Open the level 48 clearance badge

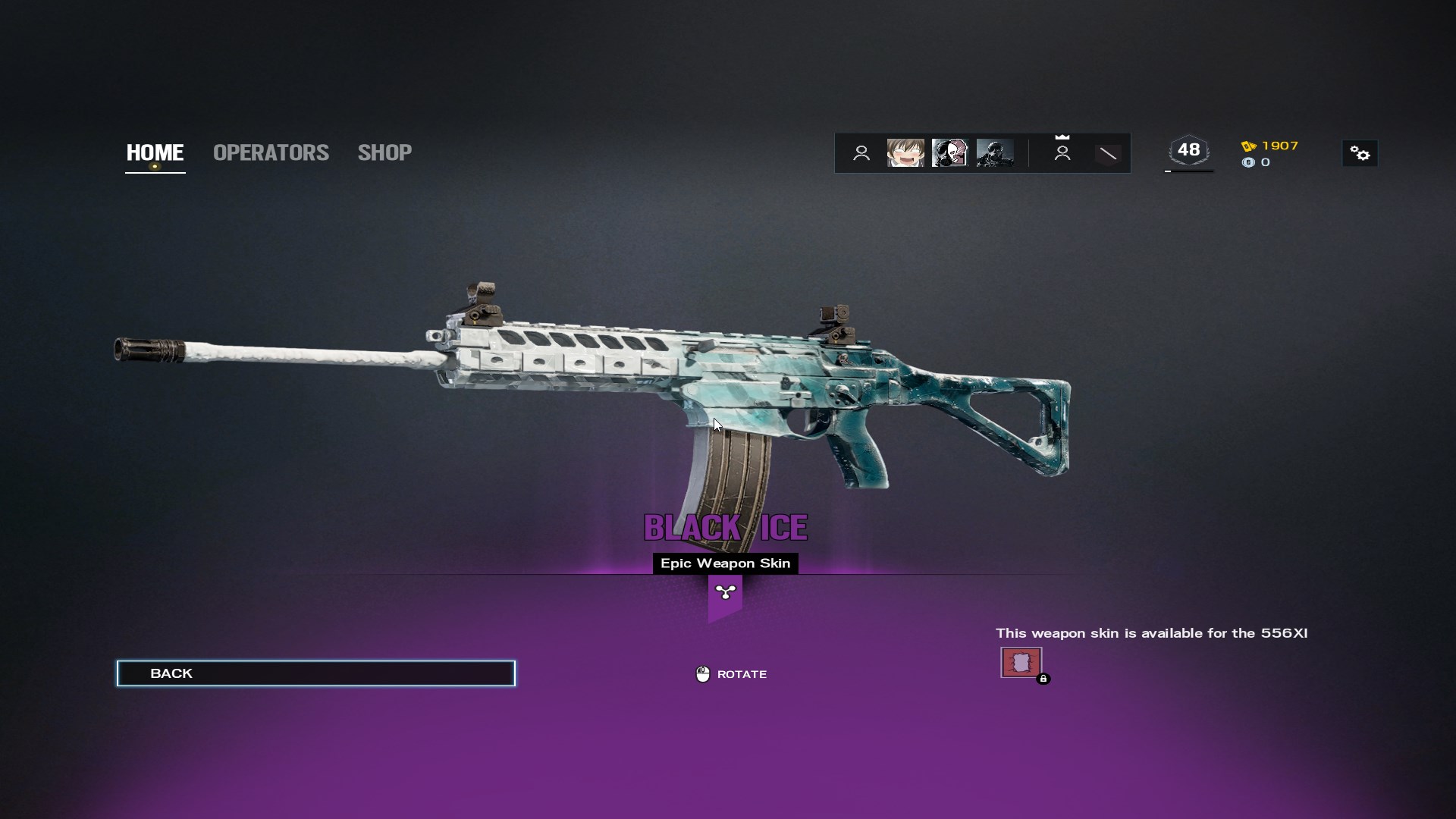[1188, 150]
